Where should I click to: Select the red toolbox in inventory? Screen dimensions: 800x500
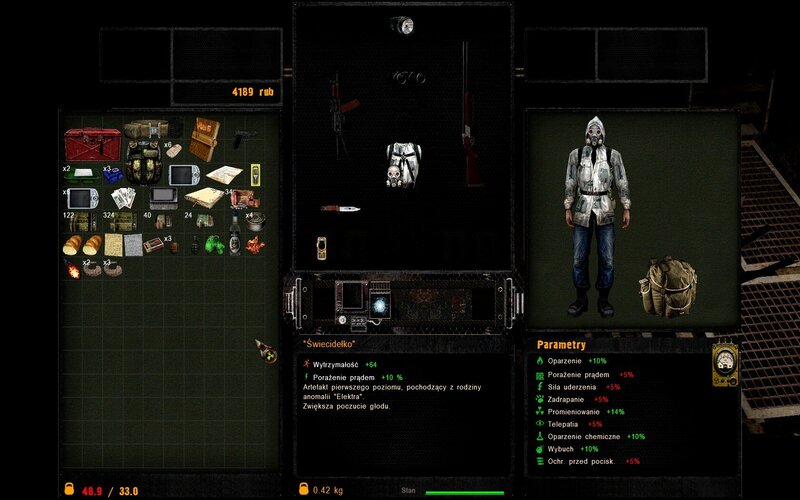pyautogui.click(x=92, y=144)
